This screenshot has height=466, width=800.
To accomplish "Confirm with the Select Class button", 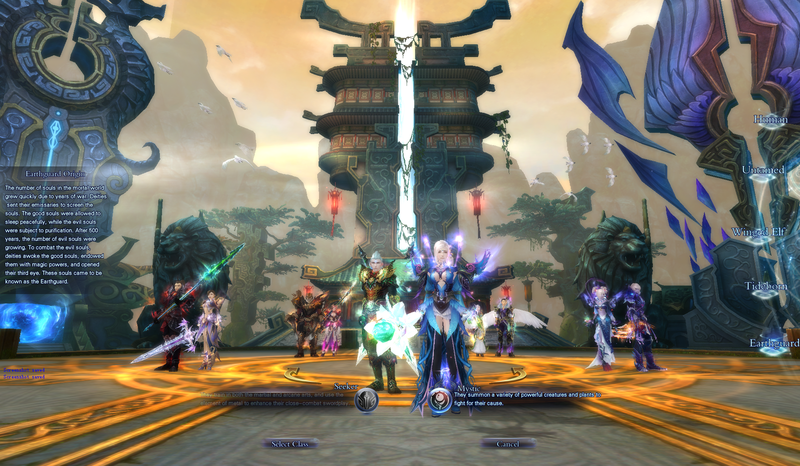I will (x=291, y=443).
